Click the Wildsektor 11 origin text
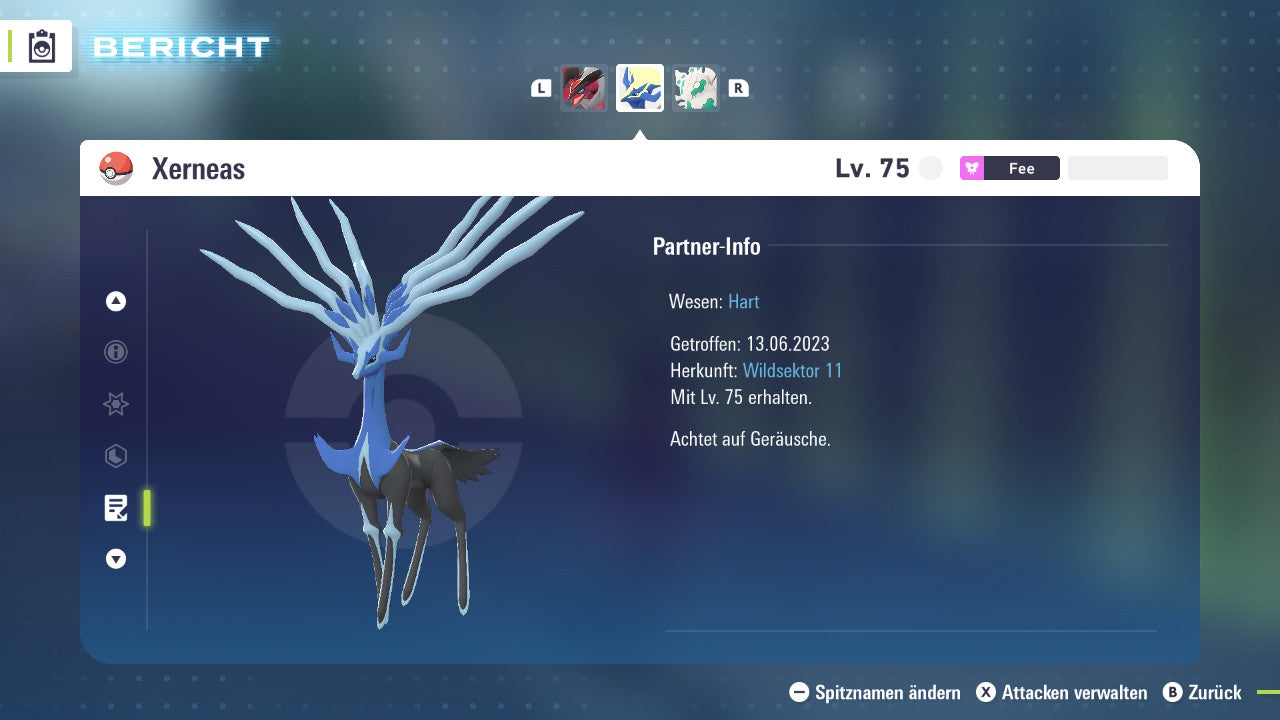The height and width of the screenshot is (720, 1280). tap(792, 371)
